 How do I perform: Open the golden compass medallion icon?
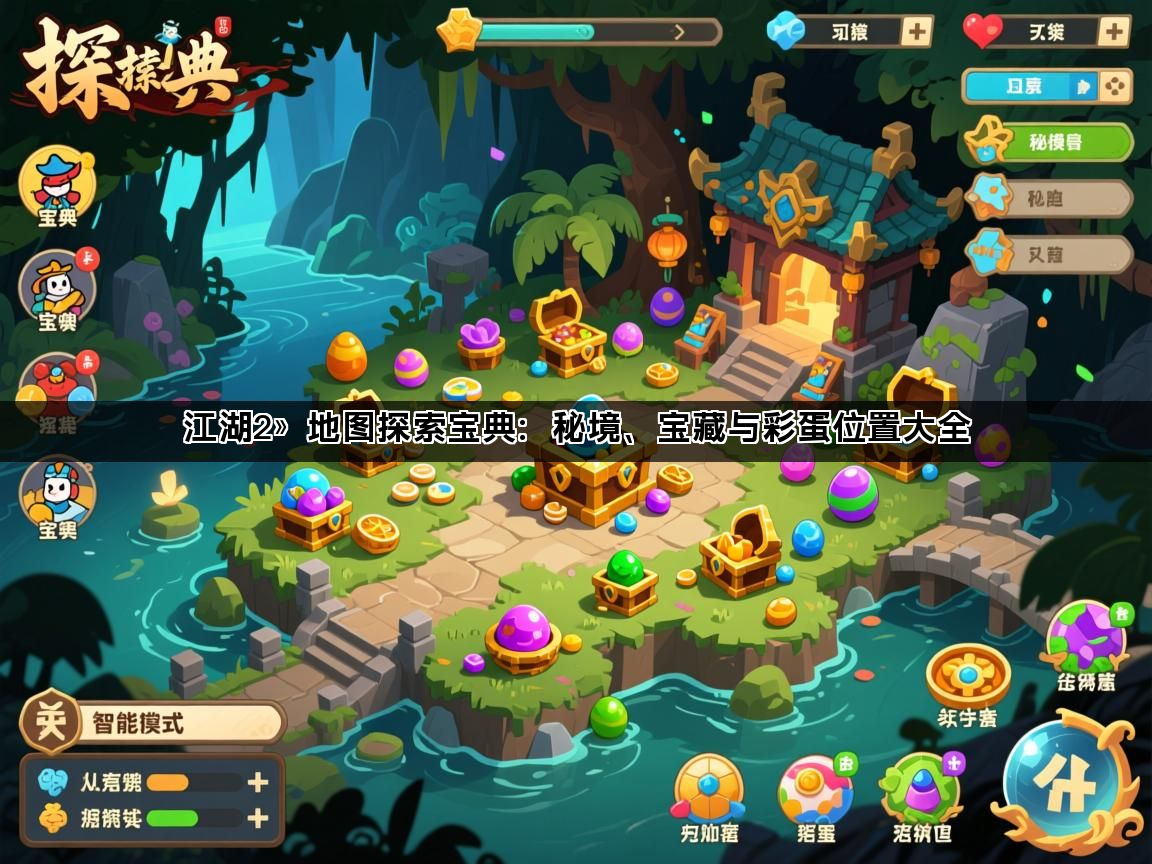pos(967,677)
